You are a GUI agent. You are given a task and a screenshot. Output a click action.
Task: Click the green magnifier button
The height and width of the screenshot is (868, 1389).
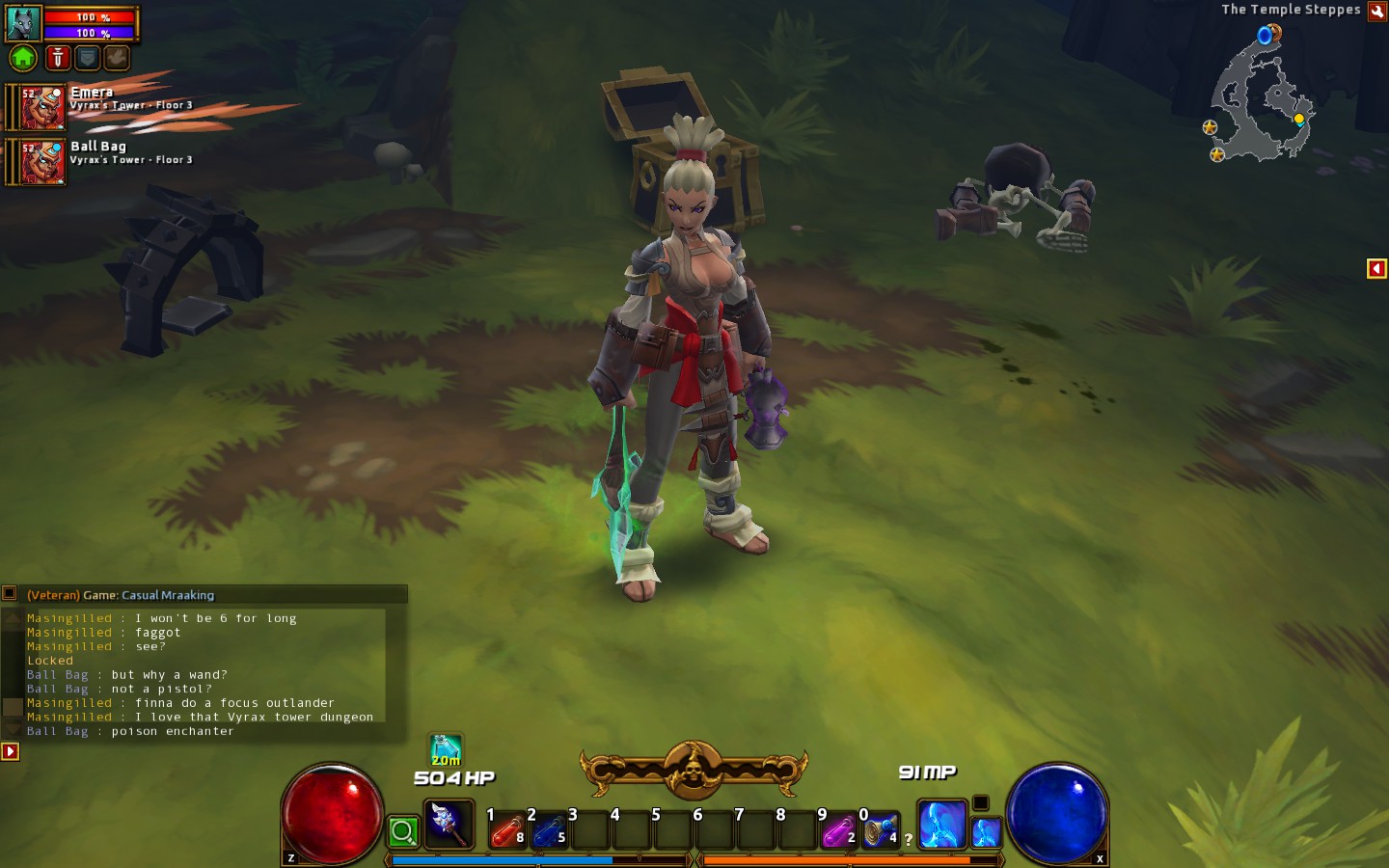(403, 831)
